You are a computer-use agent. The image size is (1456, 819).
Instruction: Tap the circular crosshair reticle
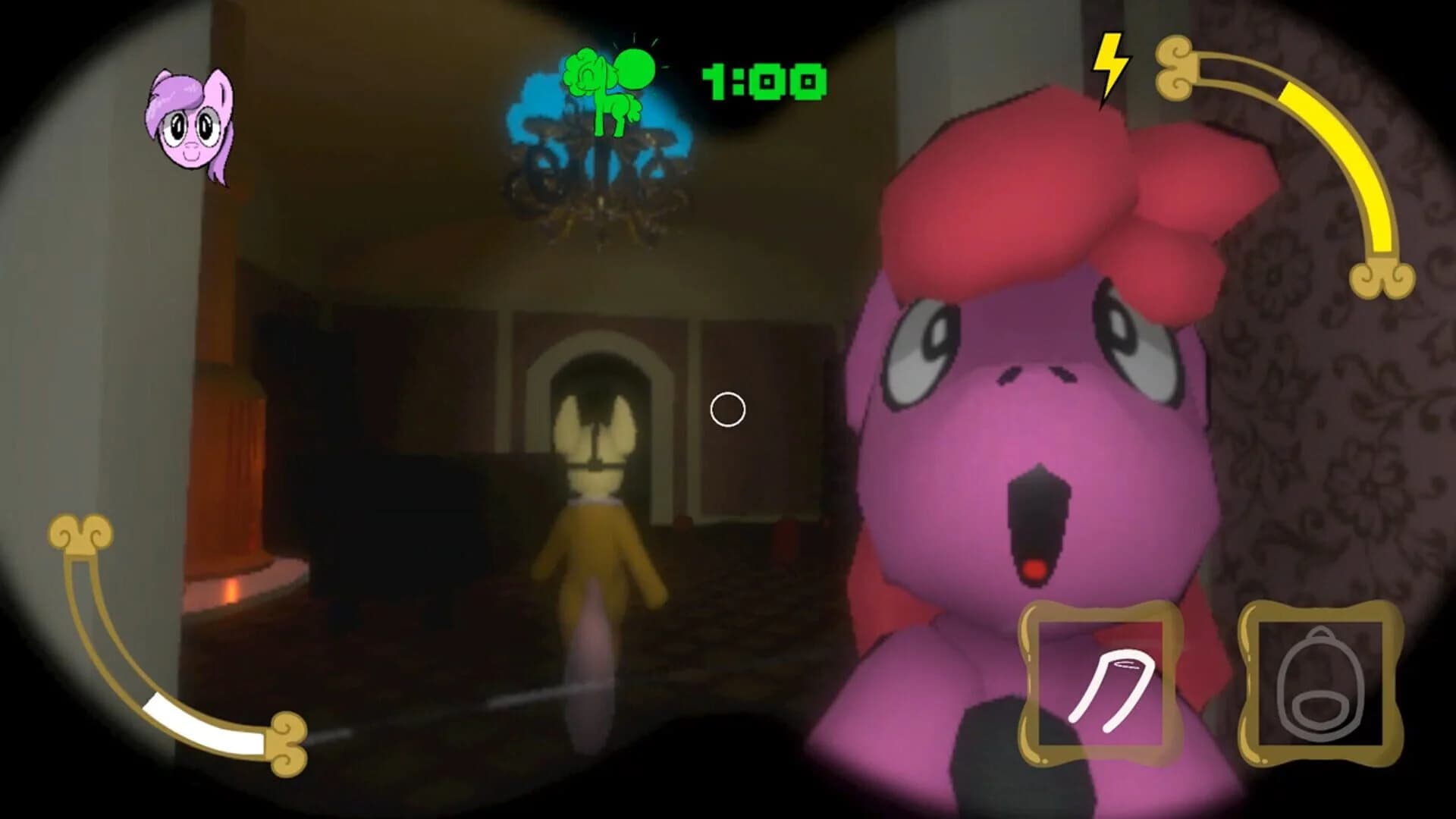pos(726,409)
